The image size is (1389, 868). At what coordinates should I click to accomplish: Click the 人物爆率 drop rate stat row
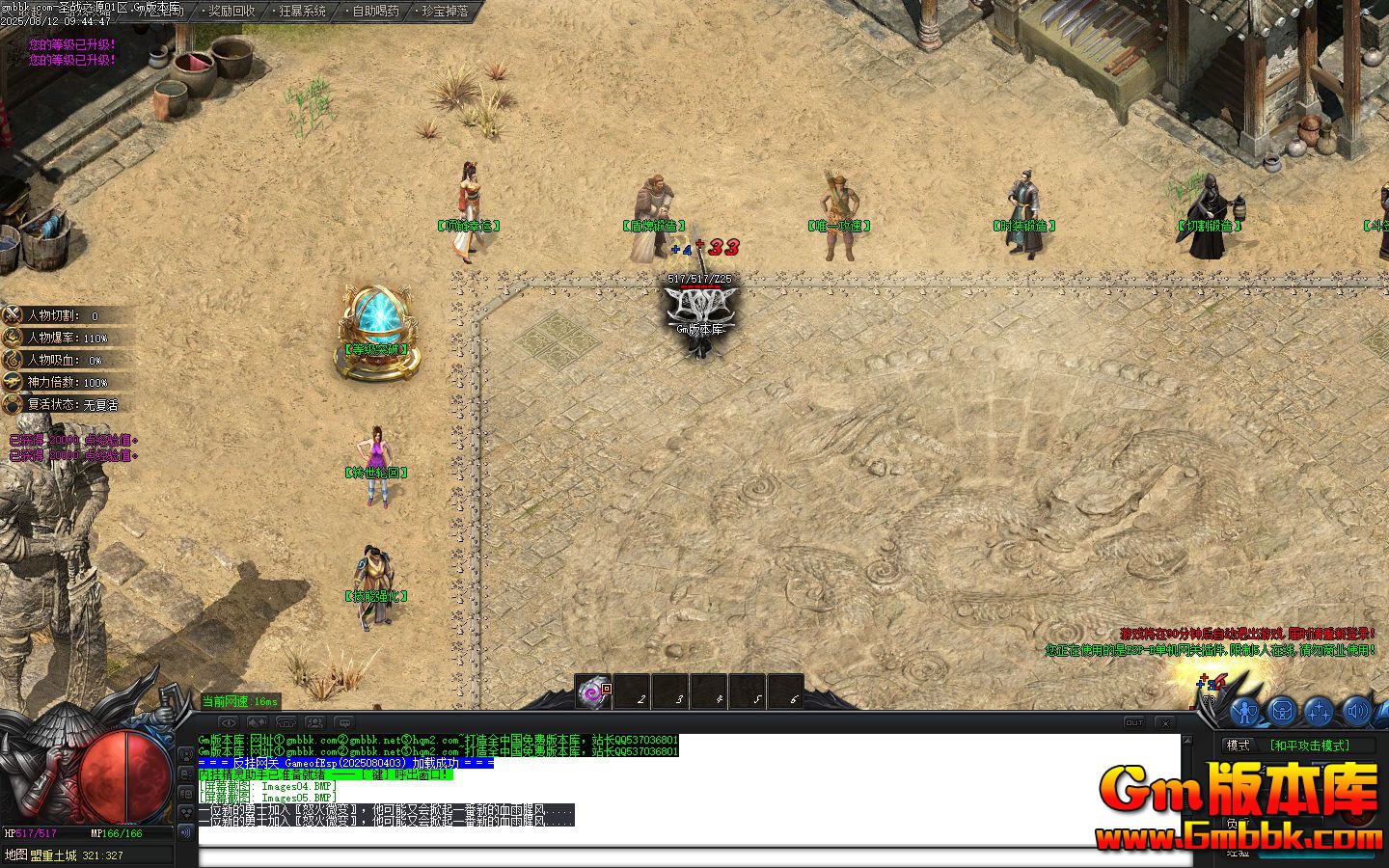pos(68,338)
